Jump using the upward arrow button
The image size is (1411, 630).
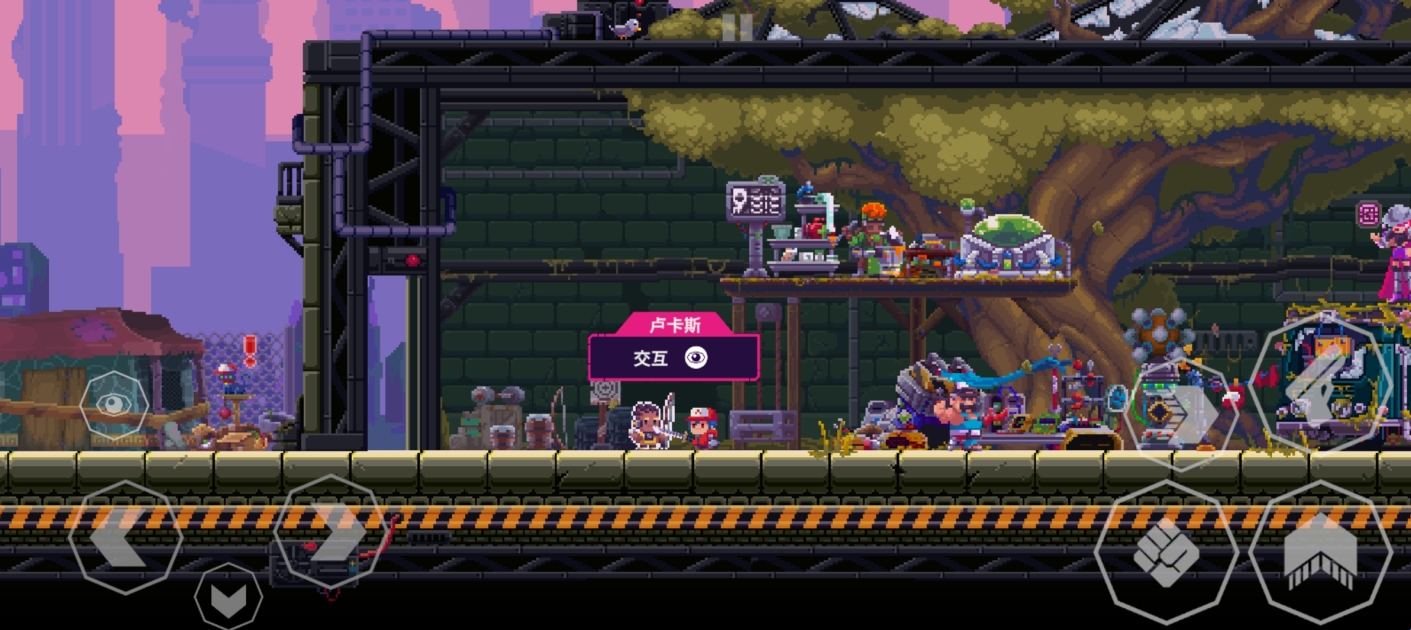coord(1320,552)
